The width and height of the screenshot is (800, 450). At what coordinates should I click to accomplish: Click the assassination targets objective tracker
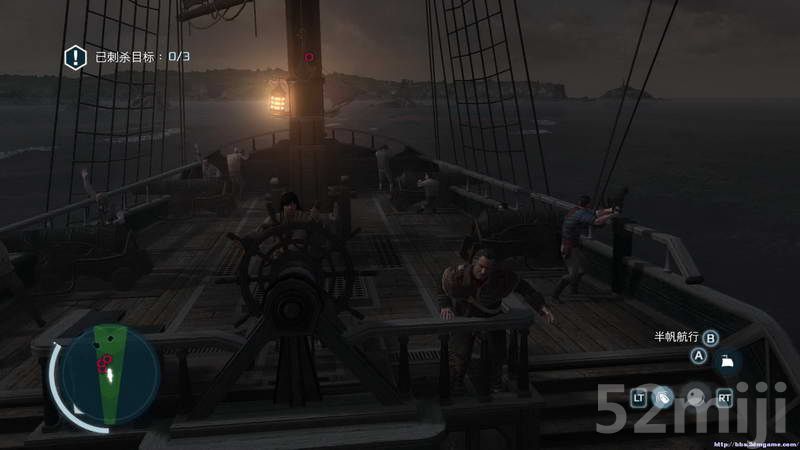pyautogui.click(x=142, y=57)
